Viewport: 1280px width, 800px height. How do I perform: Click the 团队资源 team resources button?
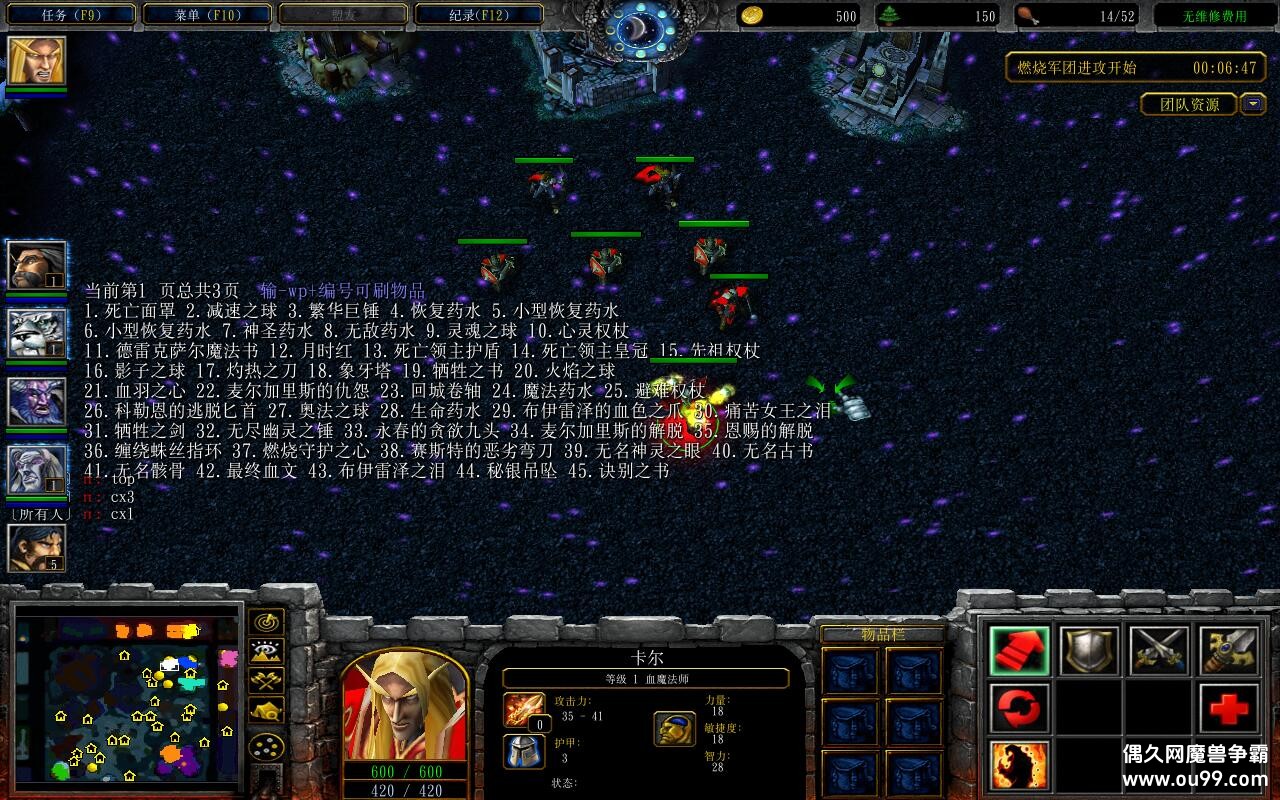[1189, 104]
